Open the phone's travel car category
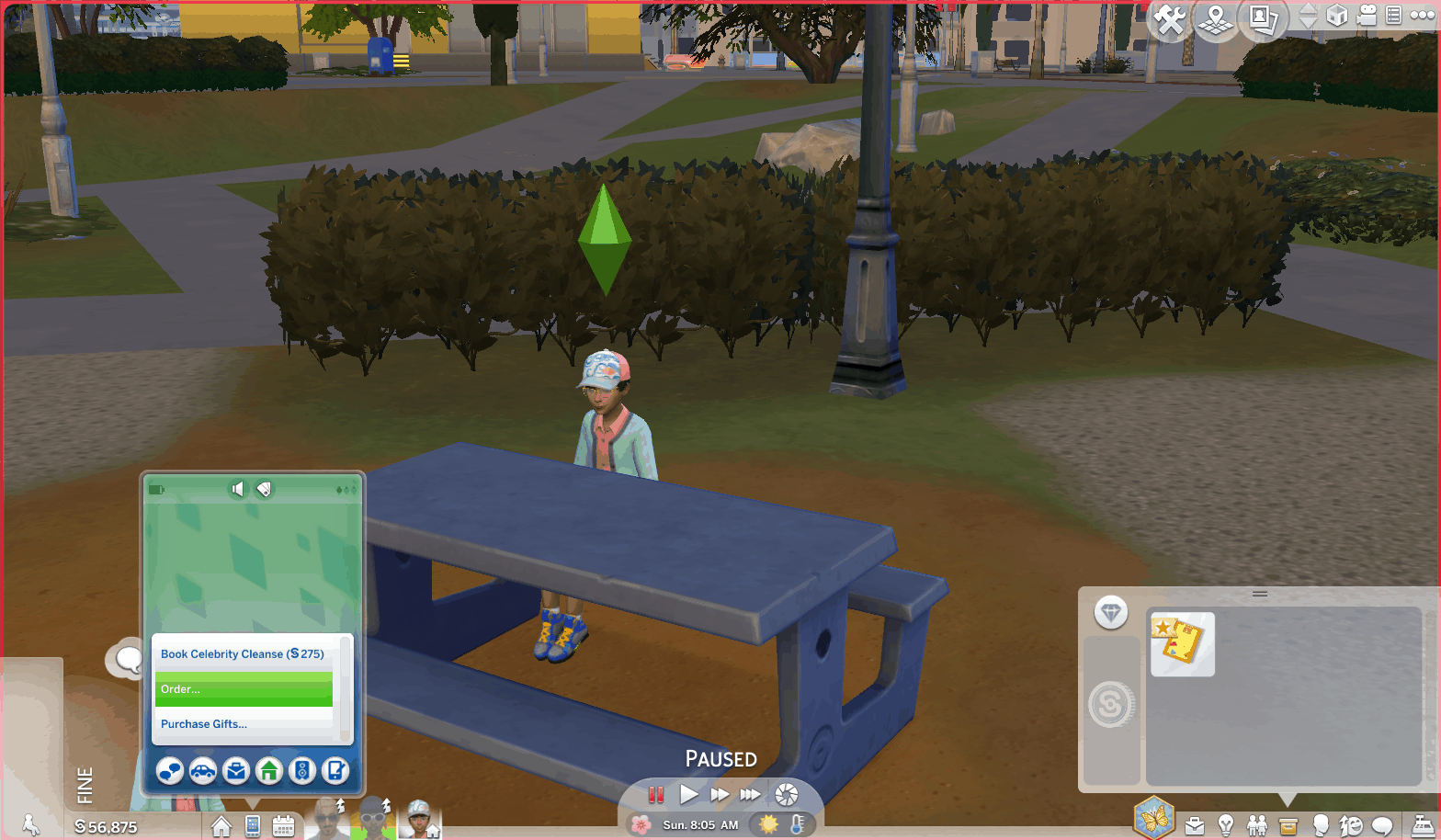 coord(203,771)
